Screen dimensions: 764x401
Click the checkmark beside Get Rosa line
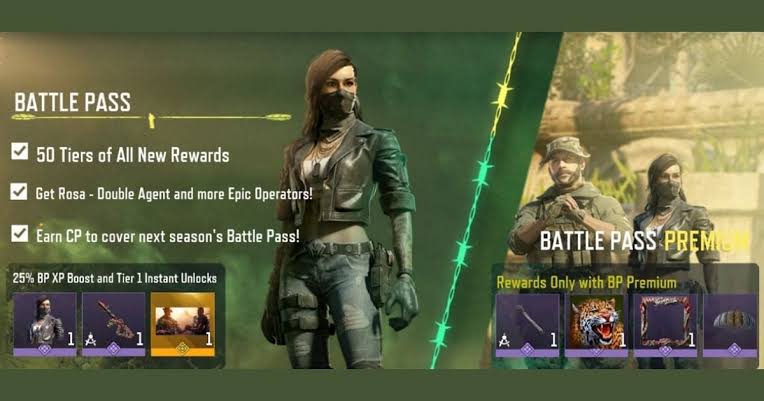coord(20,191)
